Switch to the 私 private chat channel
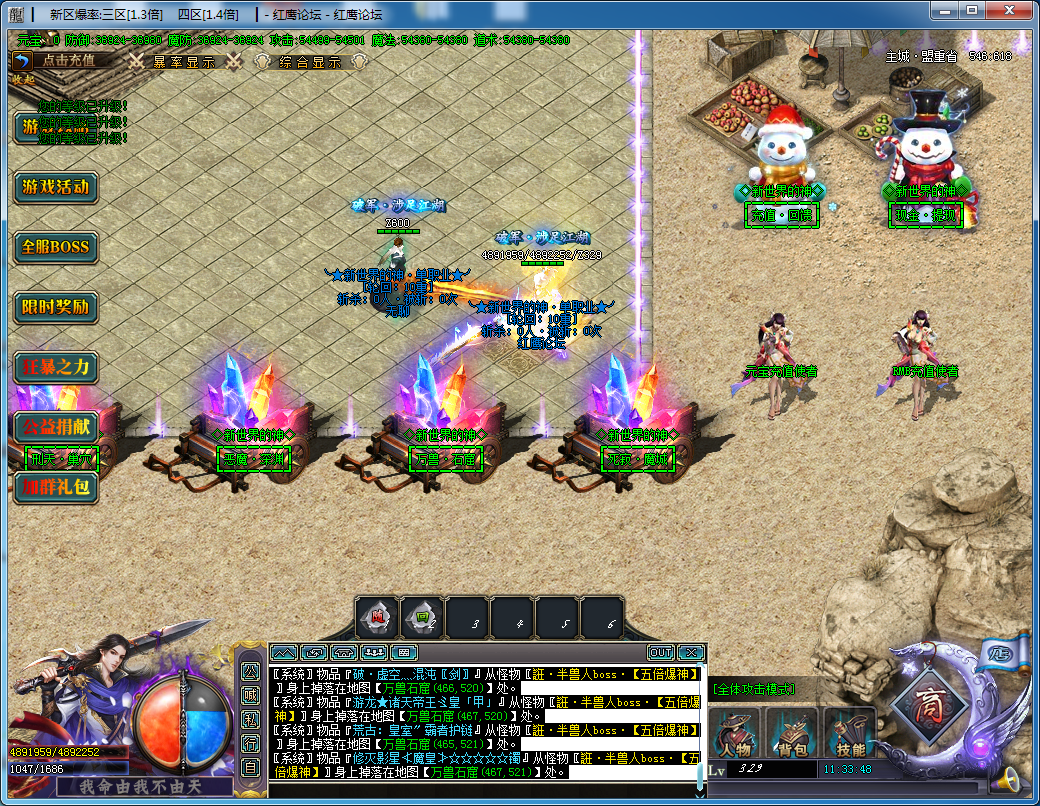 point(250,718)
